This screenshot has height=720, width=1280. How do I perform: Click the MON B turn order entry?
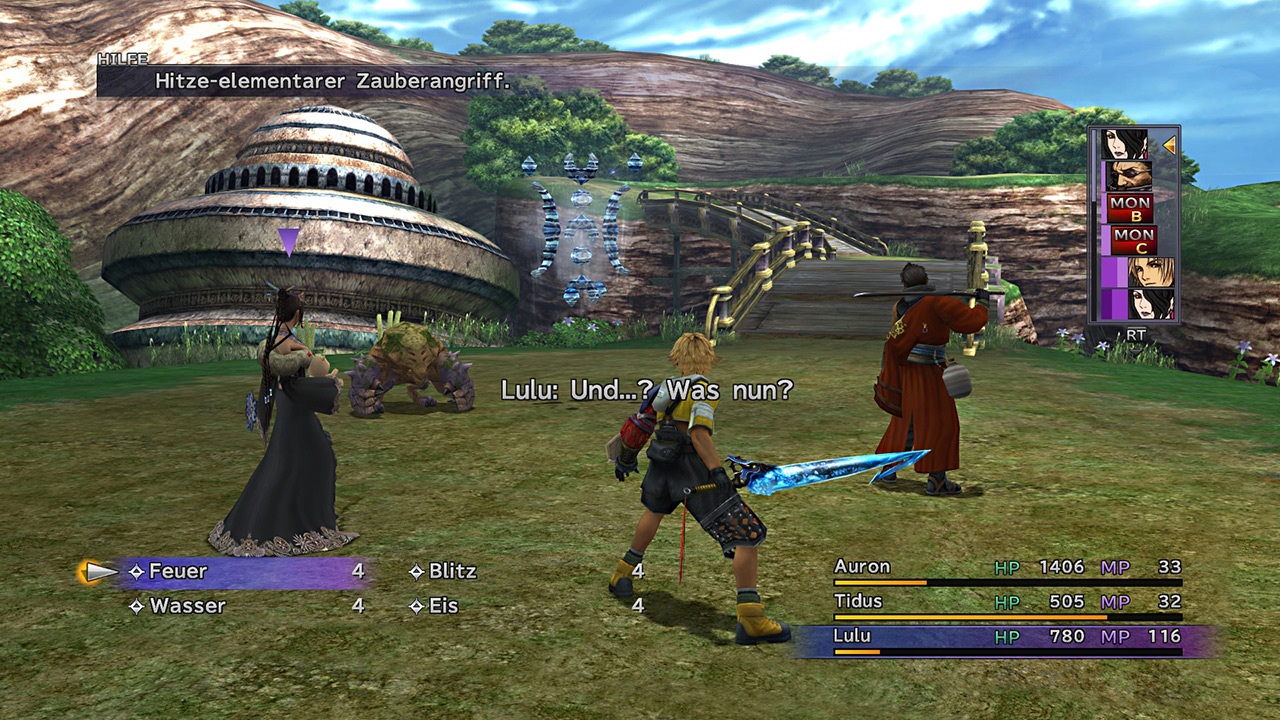point(1131,209)
